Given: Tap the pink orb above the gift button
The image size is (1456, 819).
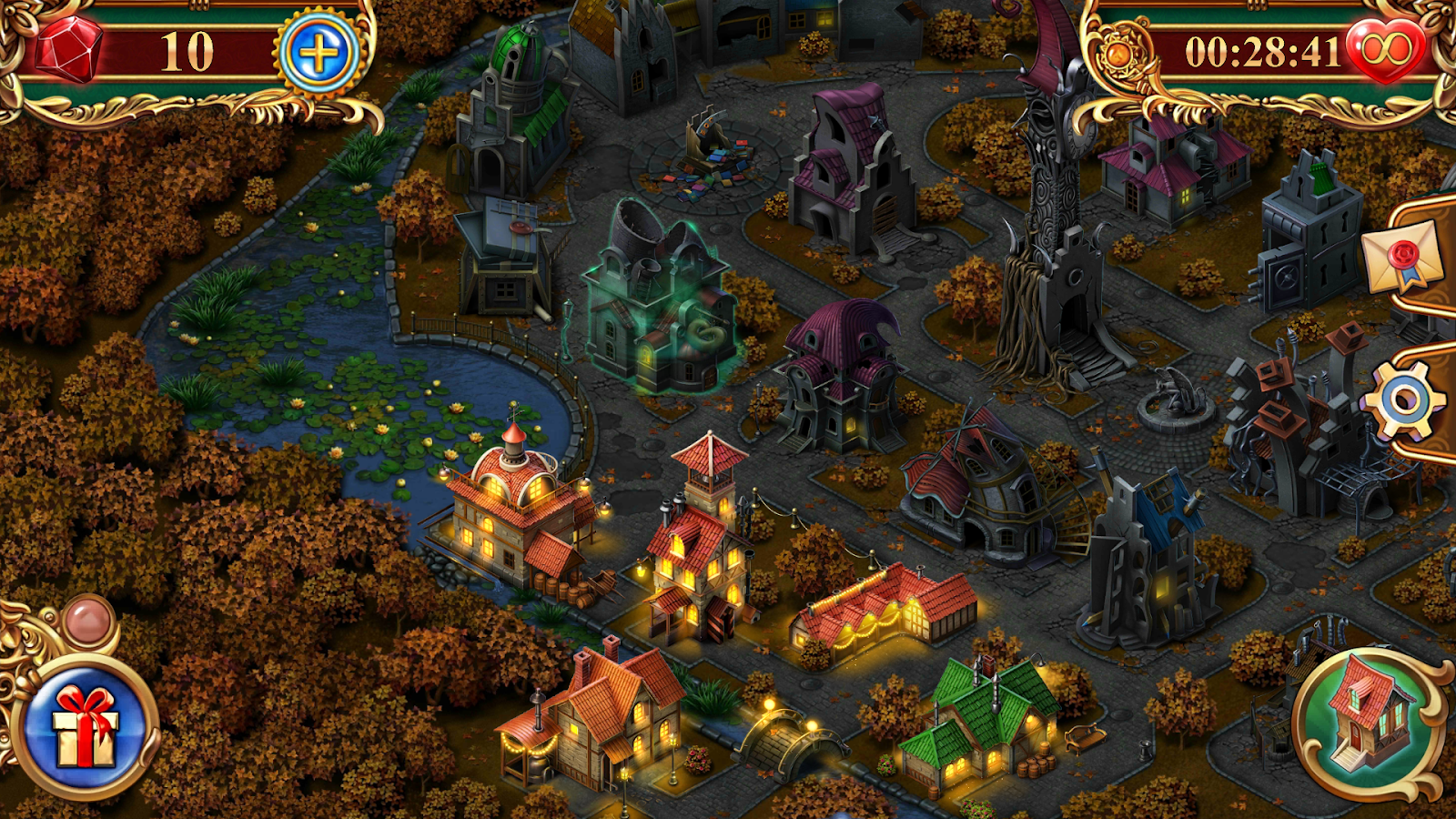Looking at the screenshot, I should tap(88, 620).
